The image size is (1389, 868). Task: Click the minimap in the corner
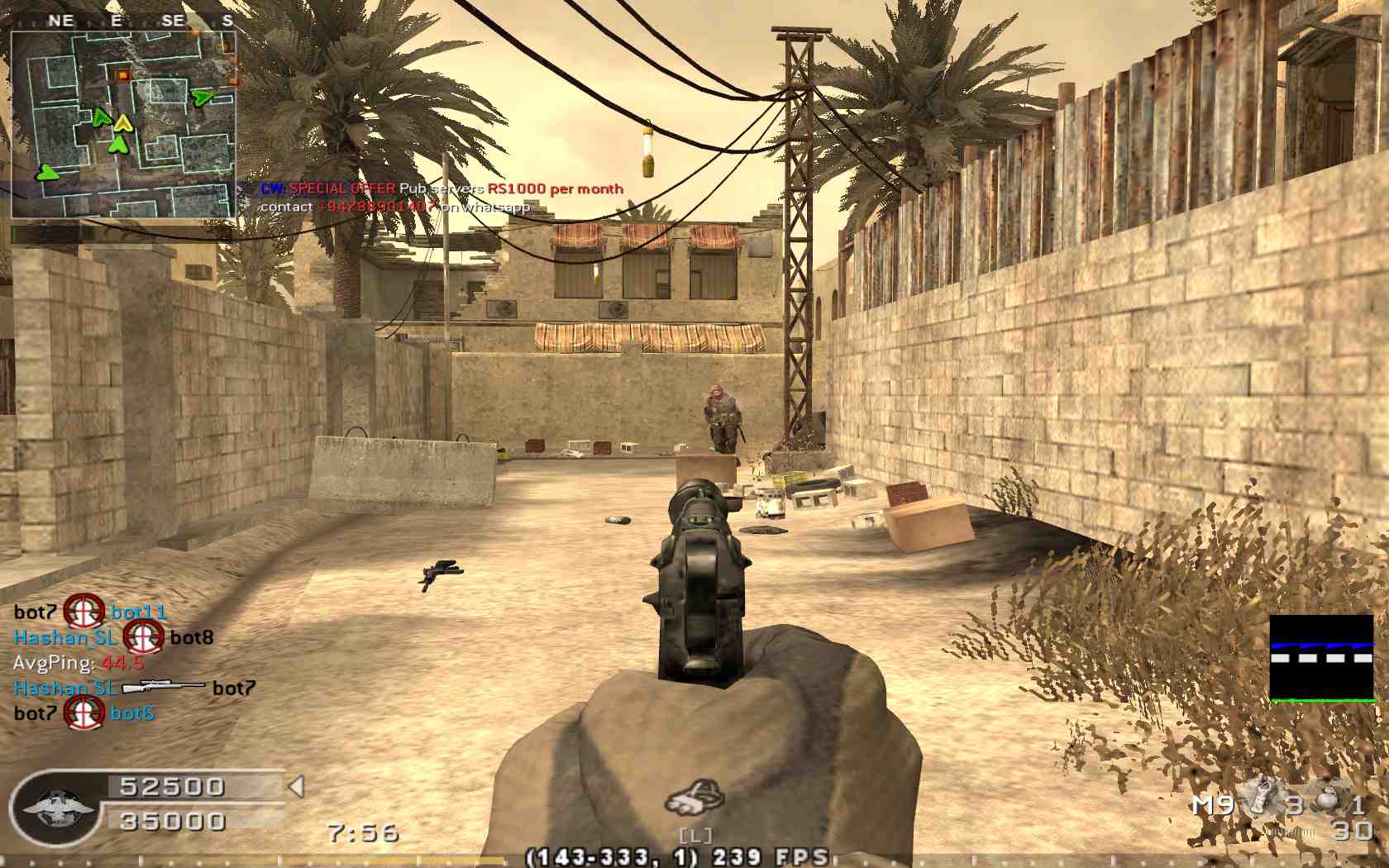coord(123,125)
